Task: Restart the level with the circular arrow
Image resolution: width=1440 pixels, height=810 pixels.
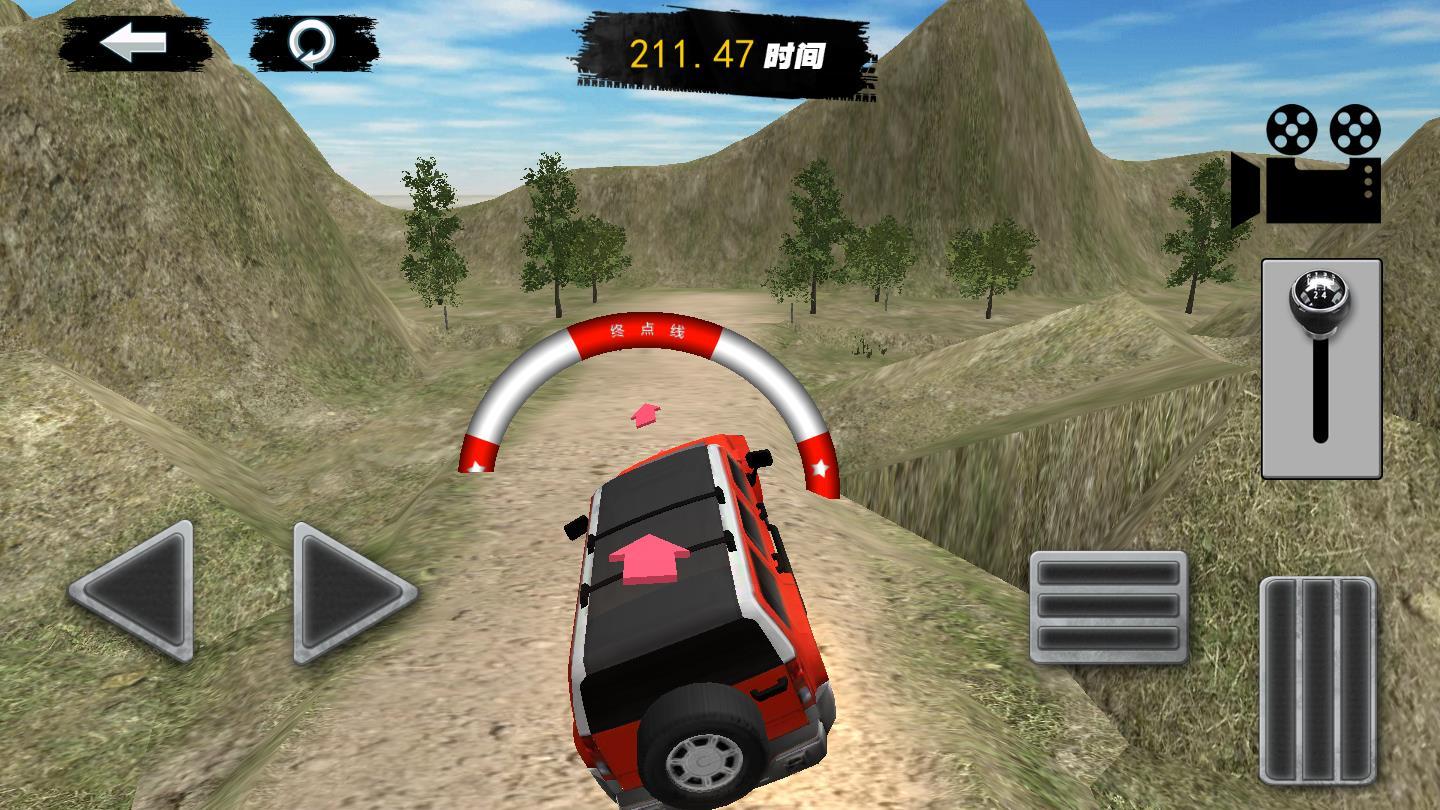Action: coord(313,44)
